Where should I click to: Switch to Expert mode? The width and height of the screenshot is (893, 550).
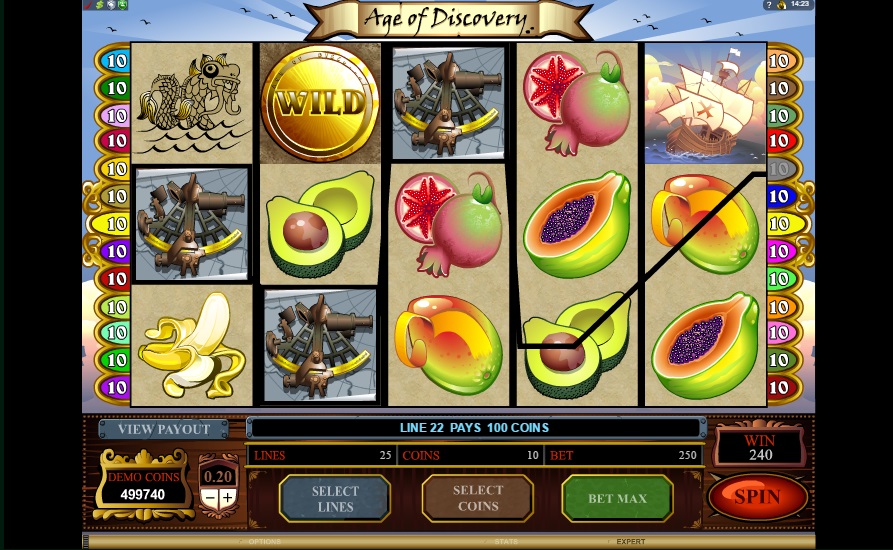point(631,542)
